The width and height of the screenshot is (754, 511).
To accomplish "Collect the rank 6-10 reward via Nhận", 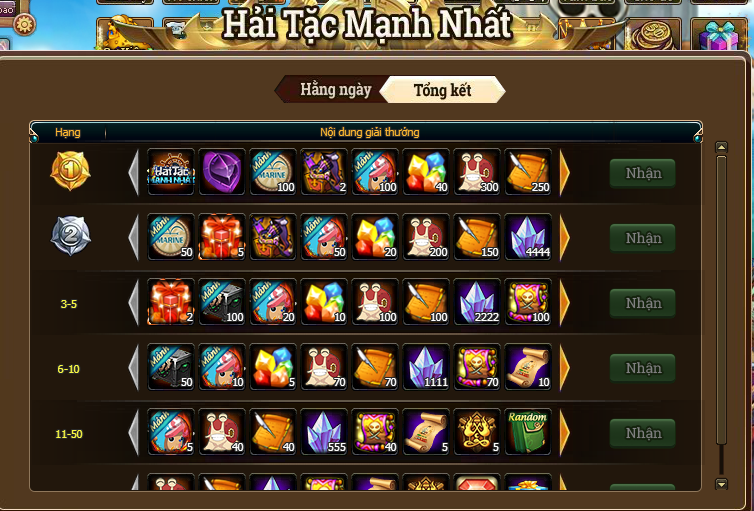I will coord(643,368).
